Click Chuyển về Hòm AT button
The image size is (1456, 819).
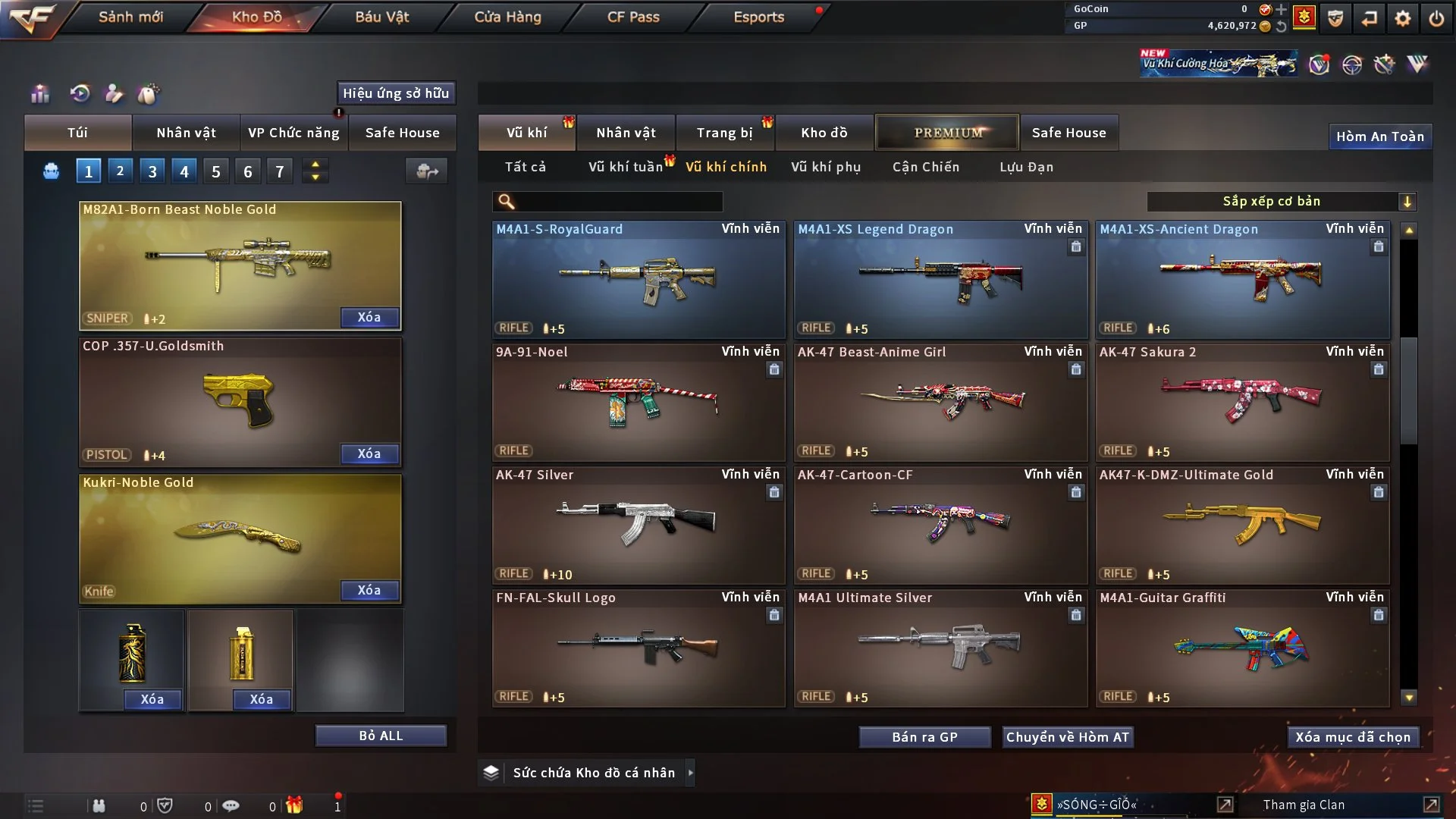[x=1068, y=737]
